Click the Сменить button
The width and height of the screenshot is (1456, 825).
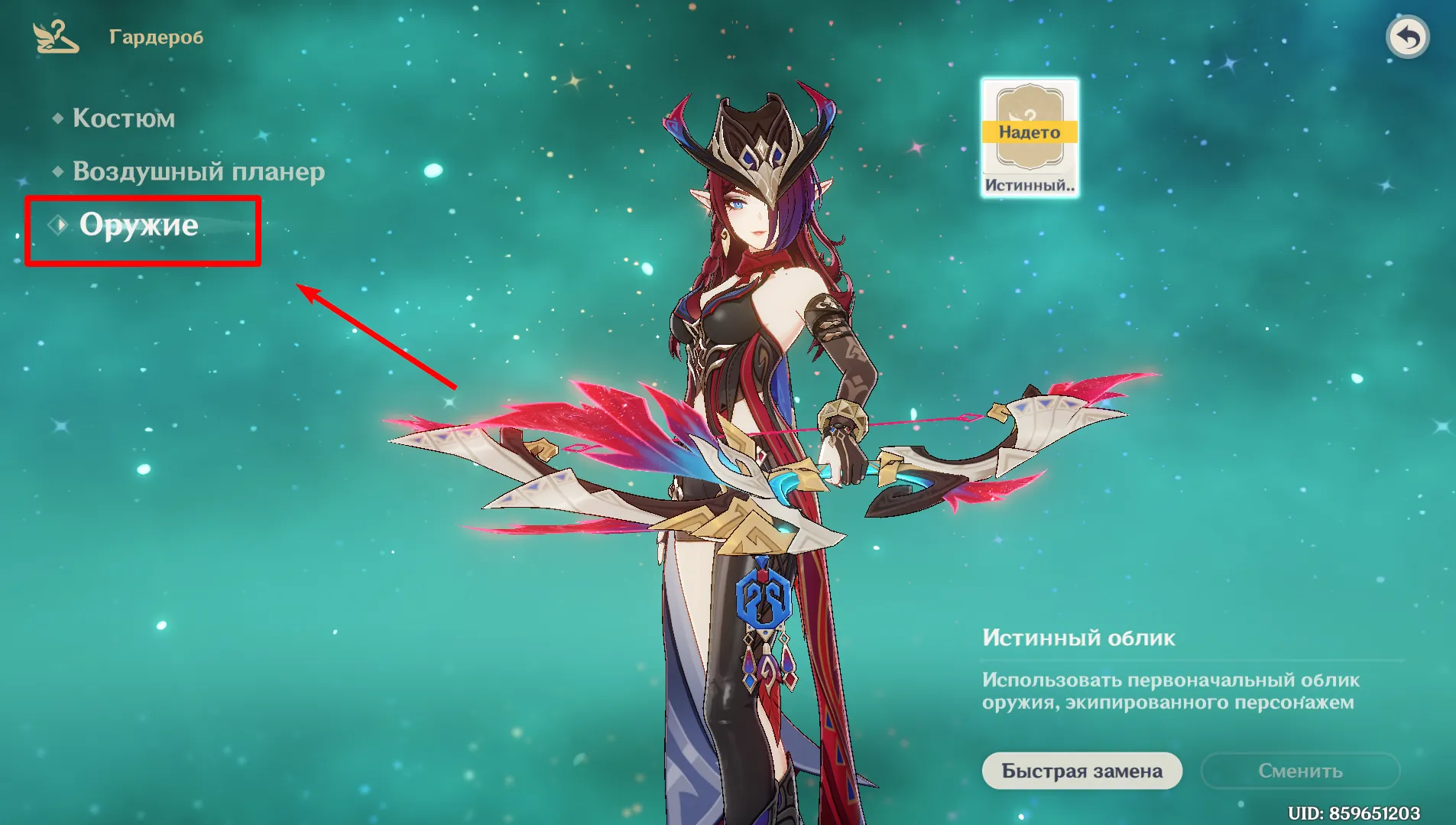click(1300, 771)
